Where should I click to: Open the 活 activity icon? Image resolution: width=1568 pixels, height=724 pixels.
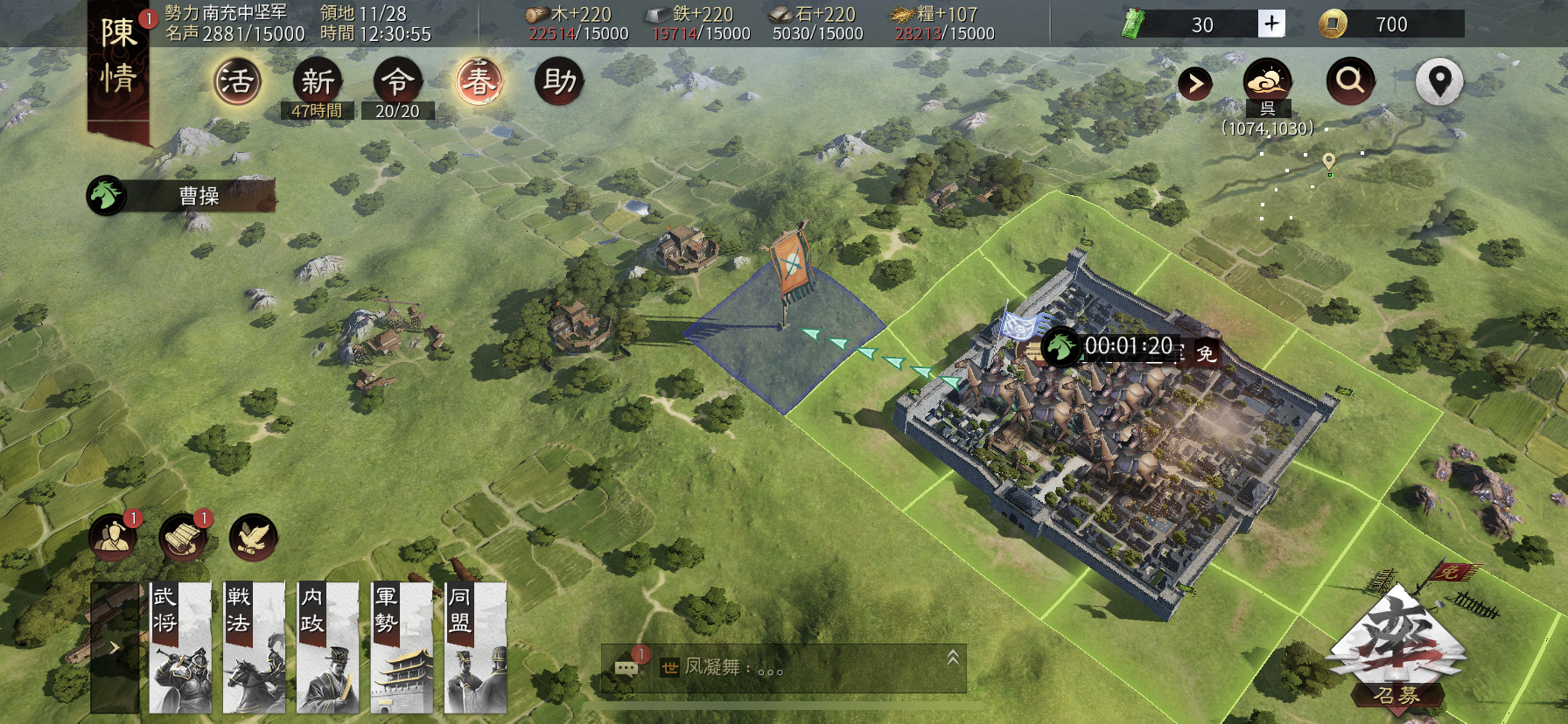[x=237, y=82]
